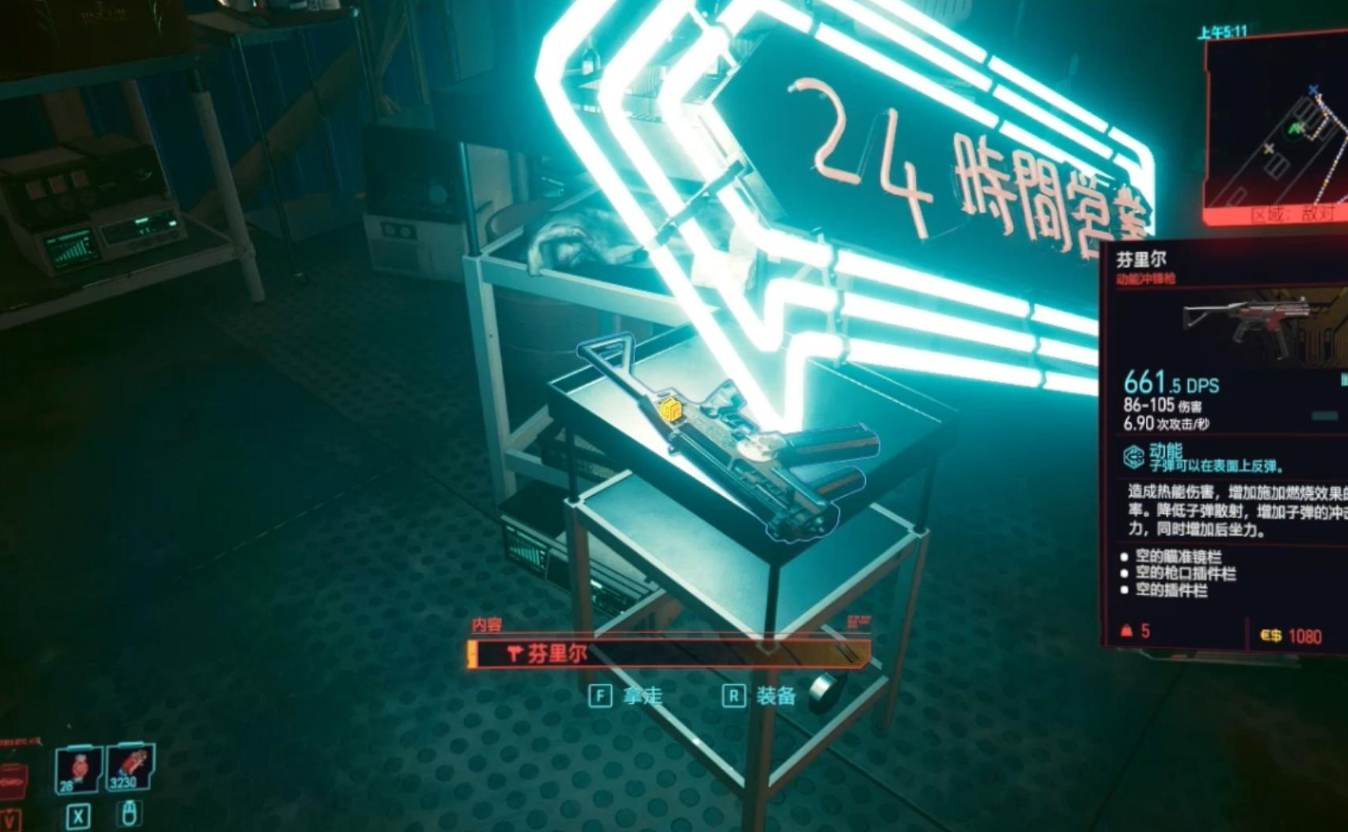
Task: Click the kinetic damage hexagon icon
Action: click(1132, 456)
